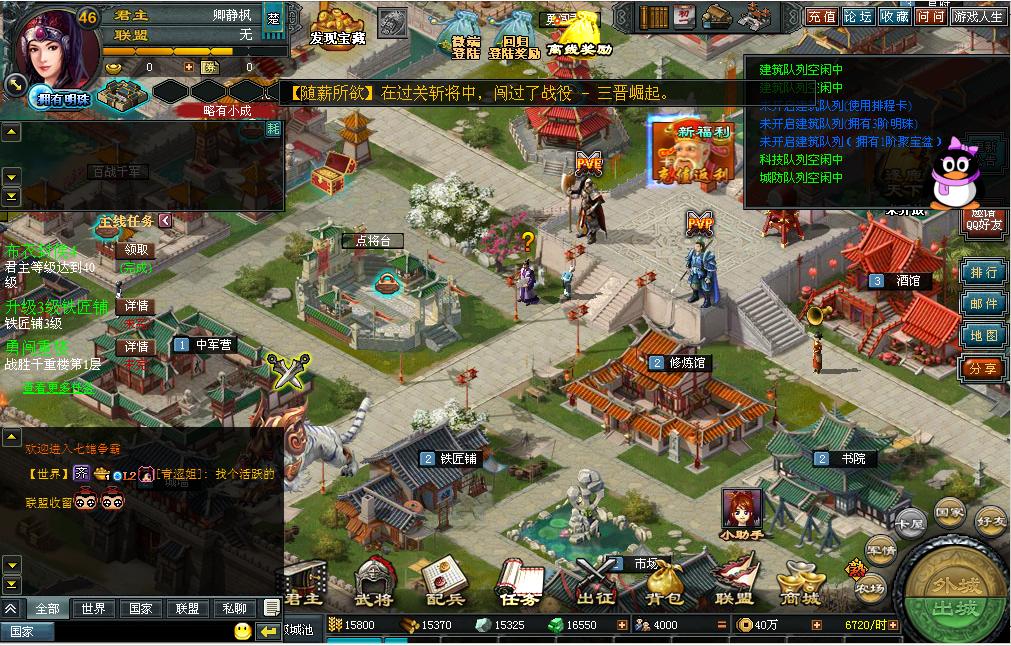1011x646 pixels.
Task: Open the 配兵 troop allocation menu
Action: pos(445,585)
